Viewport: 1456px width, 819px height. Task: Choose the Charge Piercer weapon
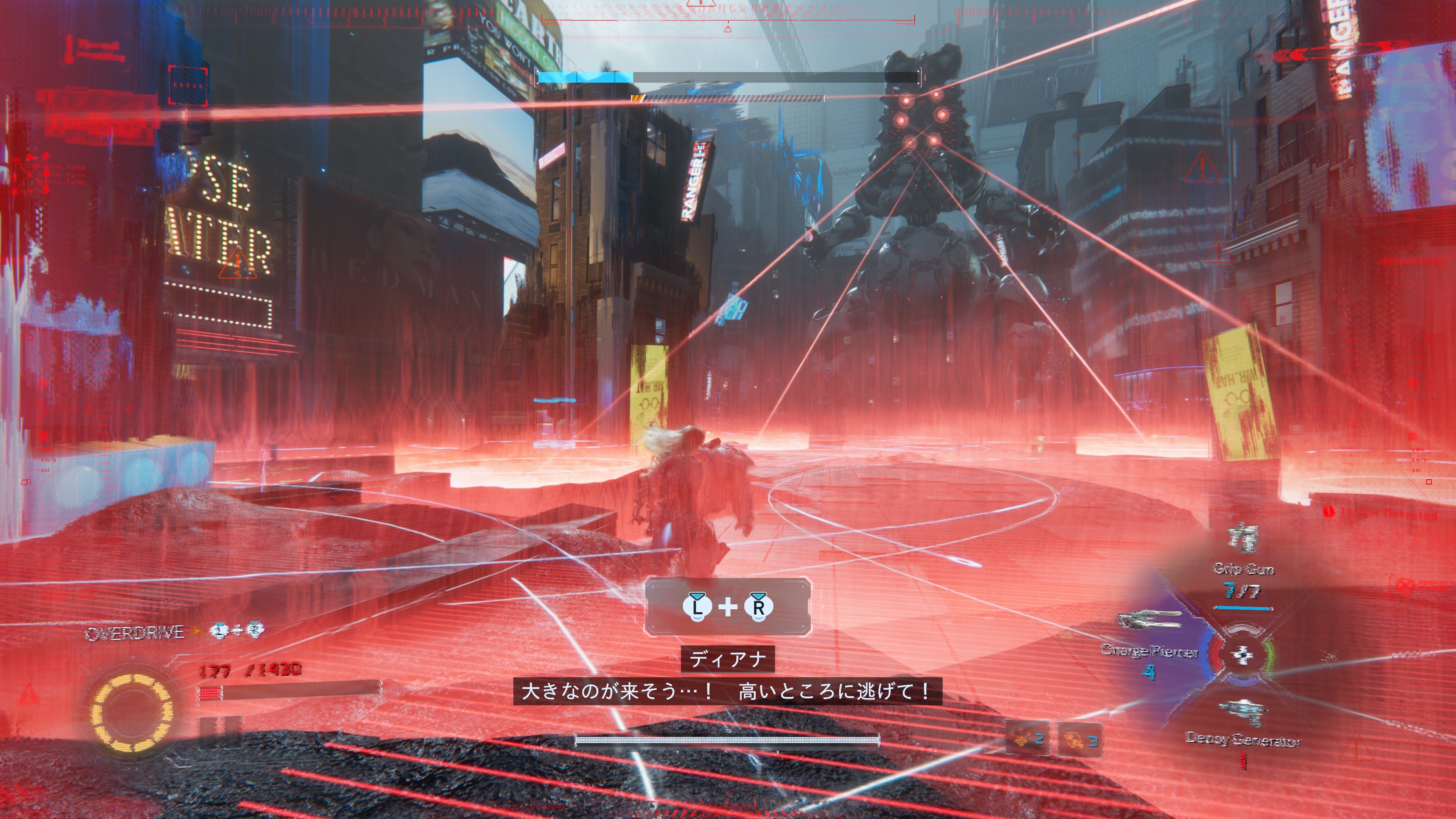pos(1148,620)
